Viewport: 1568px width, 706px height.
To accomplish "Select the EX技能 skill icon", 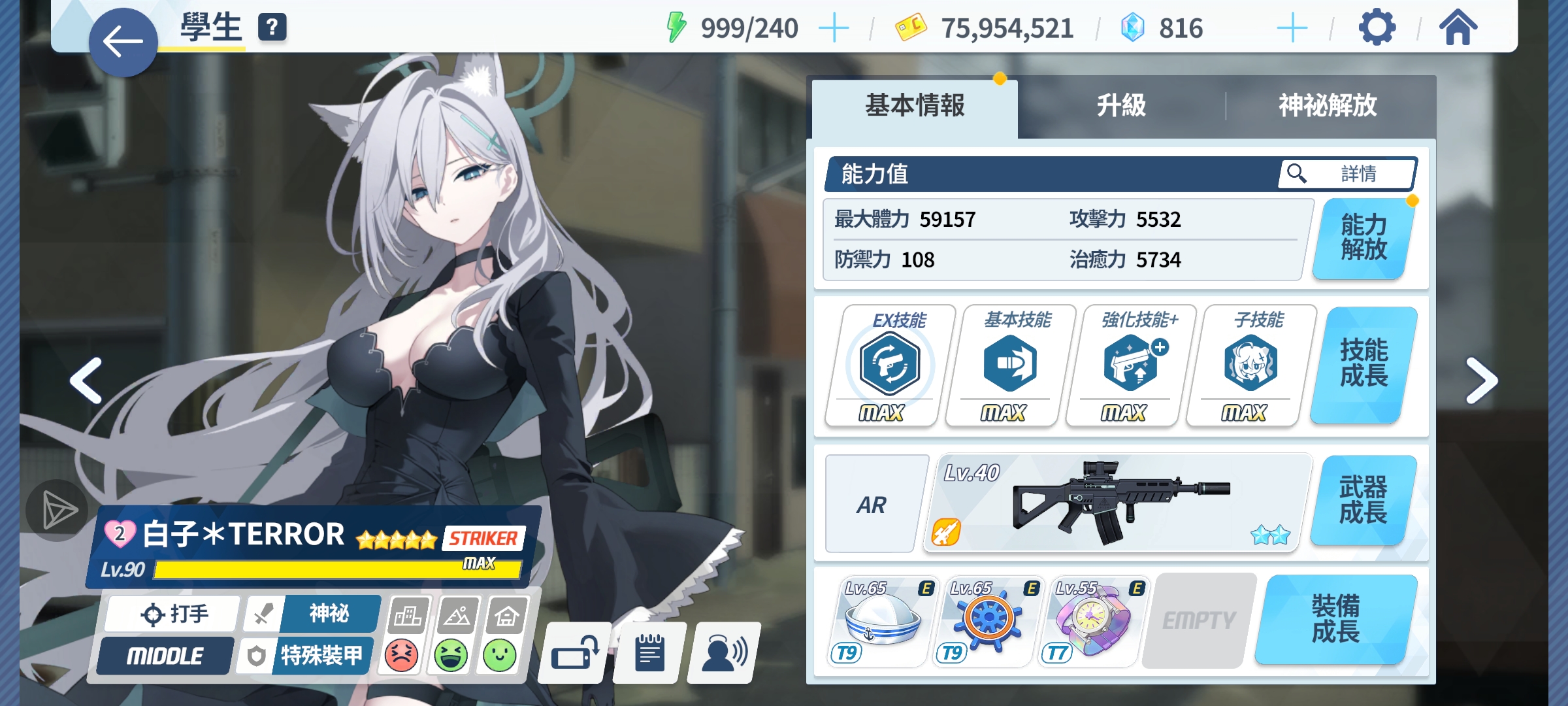I will pos(889,364).
